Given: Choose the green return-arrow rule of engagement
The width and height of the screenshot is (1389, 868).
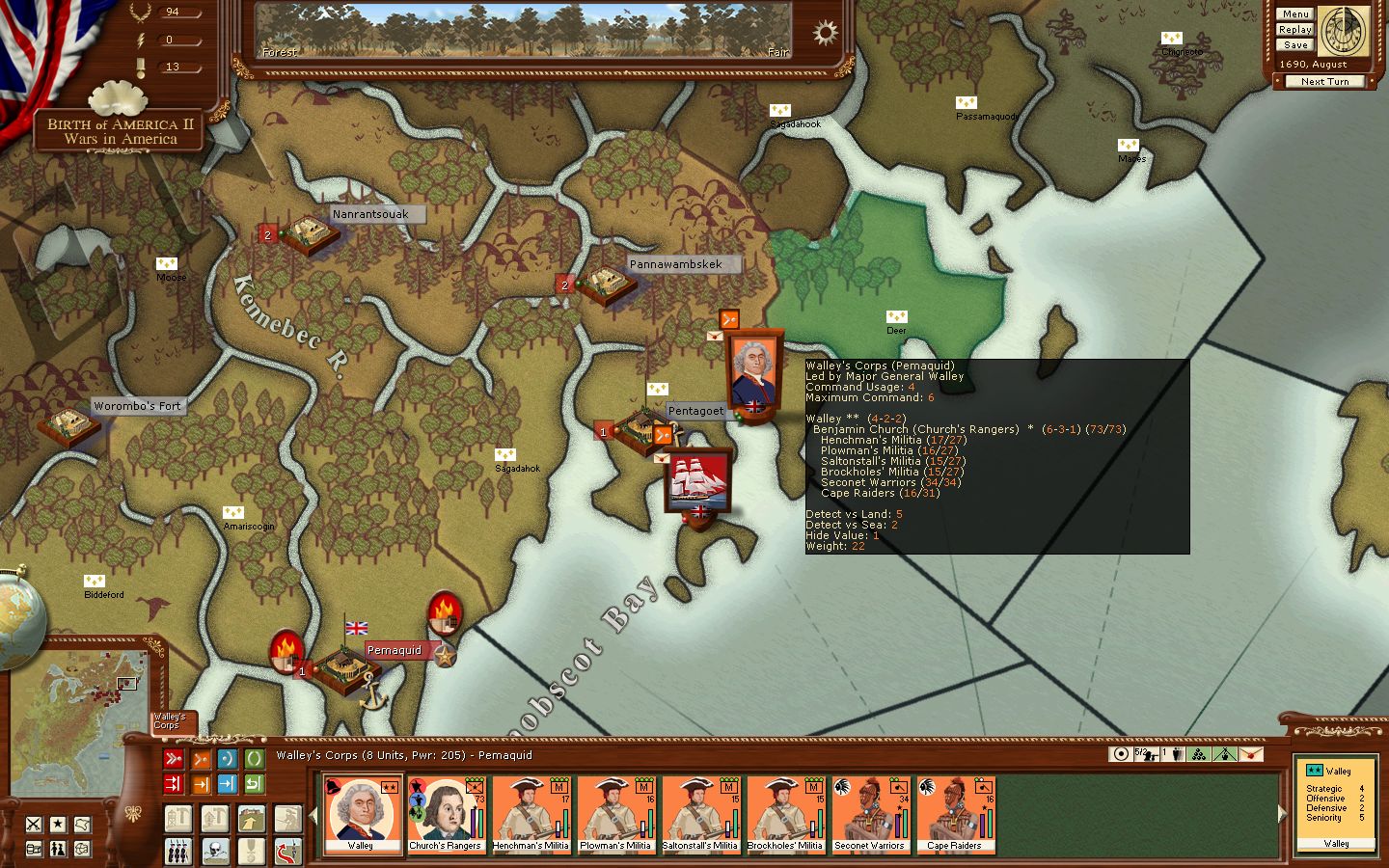Looking at the screenshot, I should coord(255,784).
